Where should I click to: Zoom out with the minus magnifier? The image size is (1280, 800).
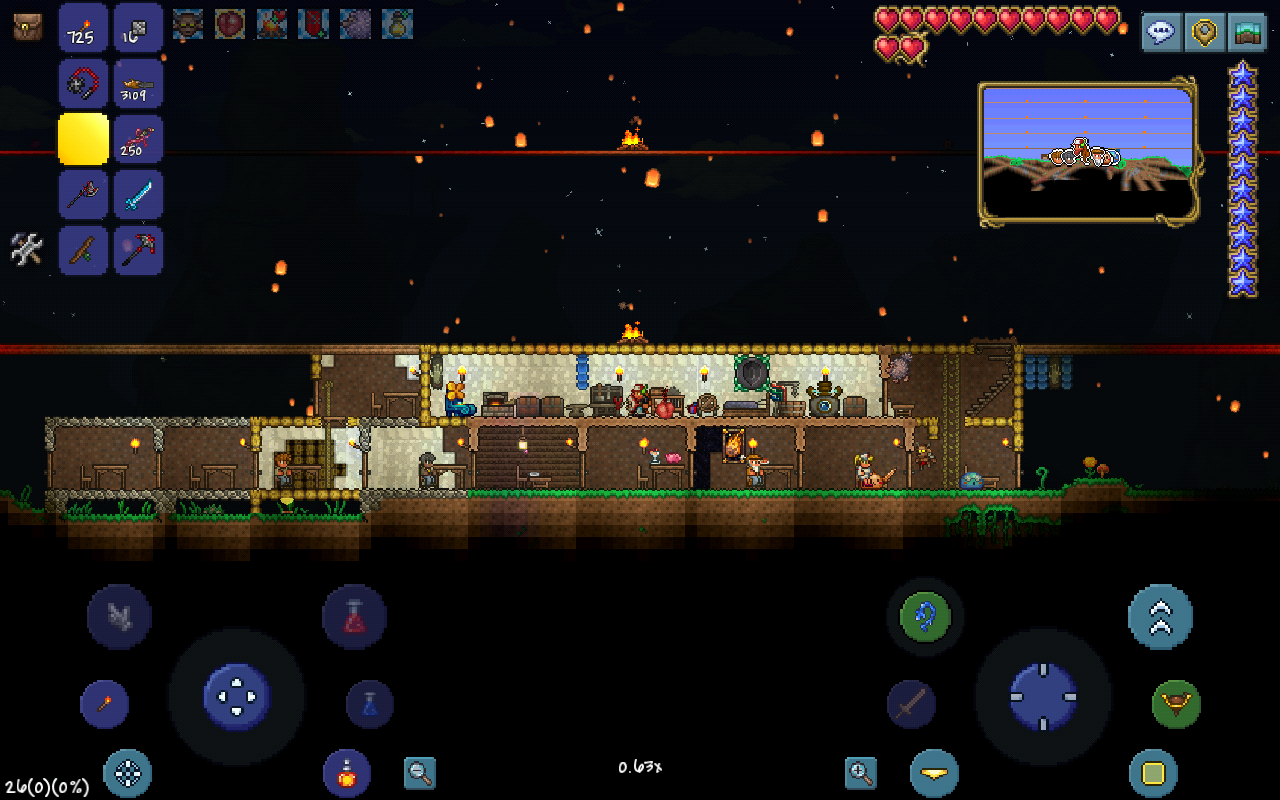[x=420, y=772]
